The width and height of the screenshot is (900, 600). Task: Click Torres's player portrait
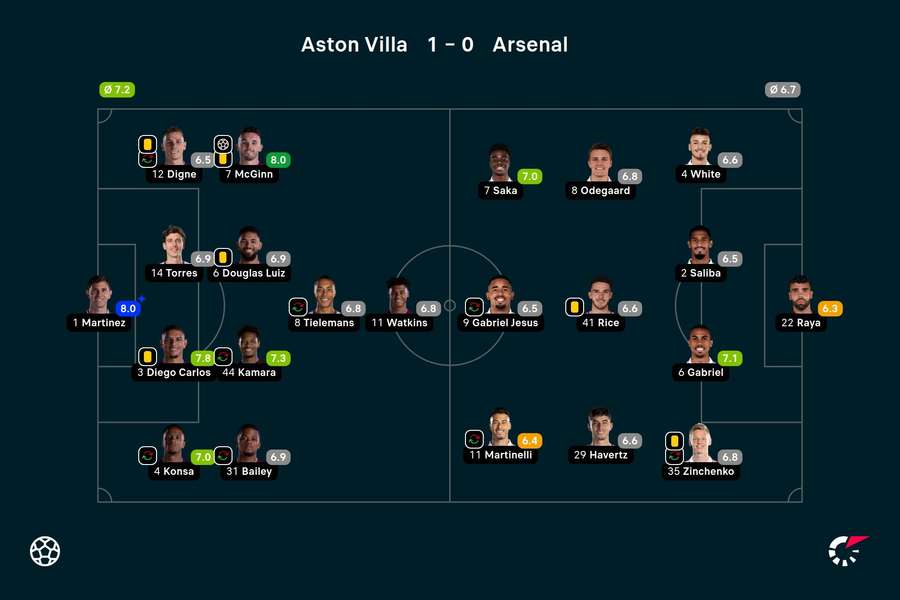174,246
